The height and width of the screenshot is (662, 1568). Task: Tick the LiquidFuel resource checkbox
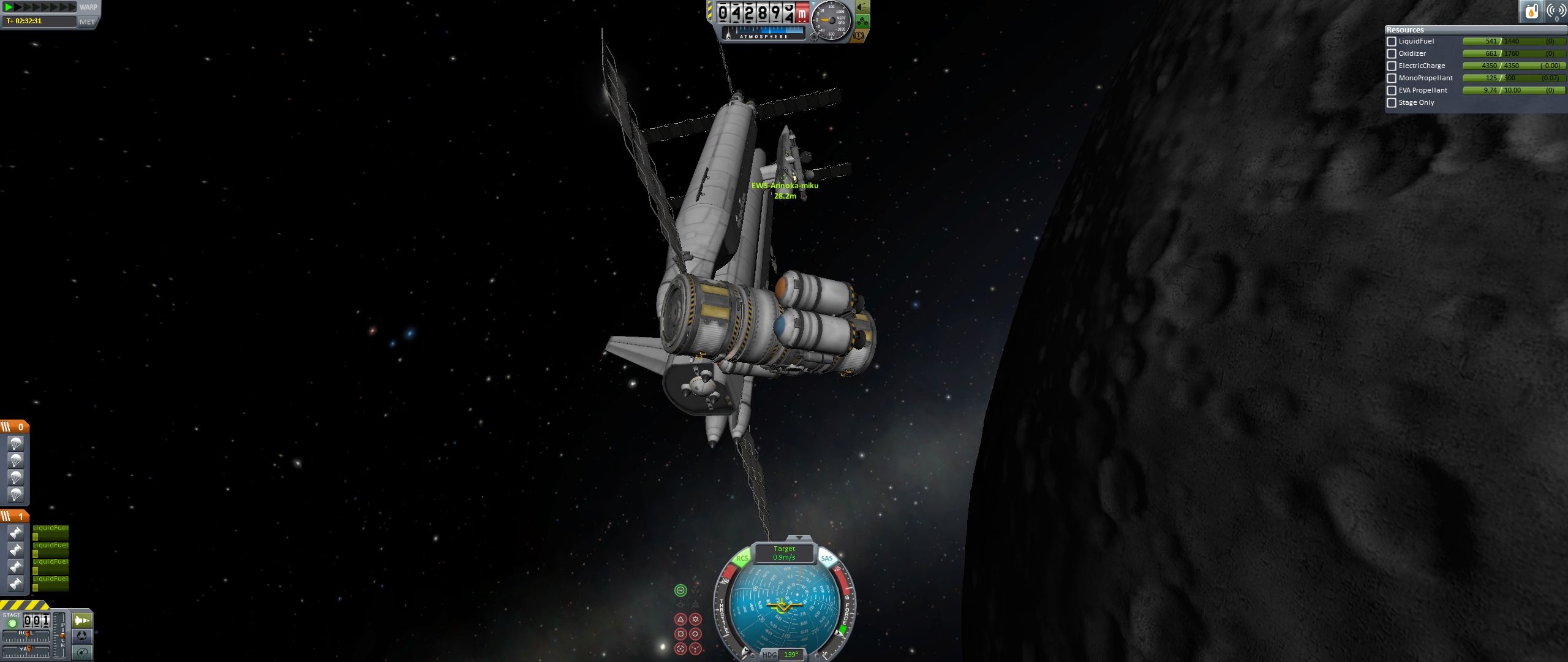point(1392,42)
